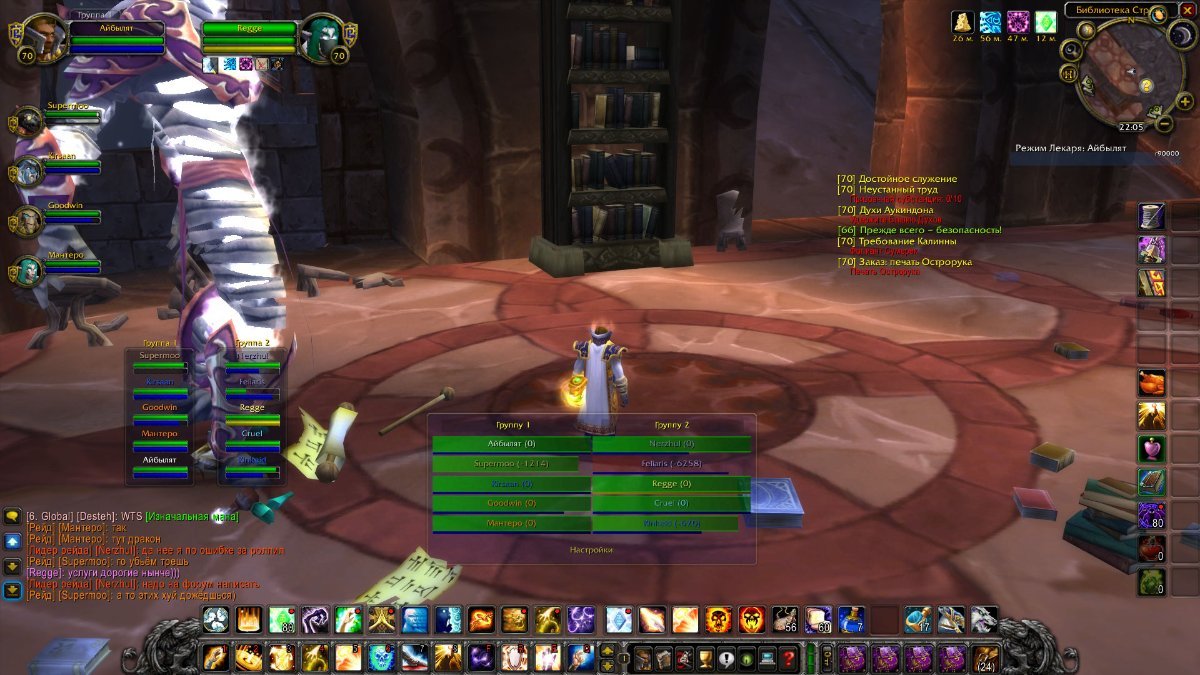The image size is (1200, 675).
Task: Open the chat menu speech bubble button
Action: coord(12,517)
